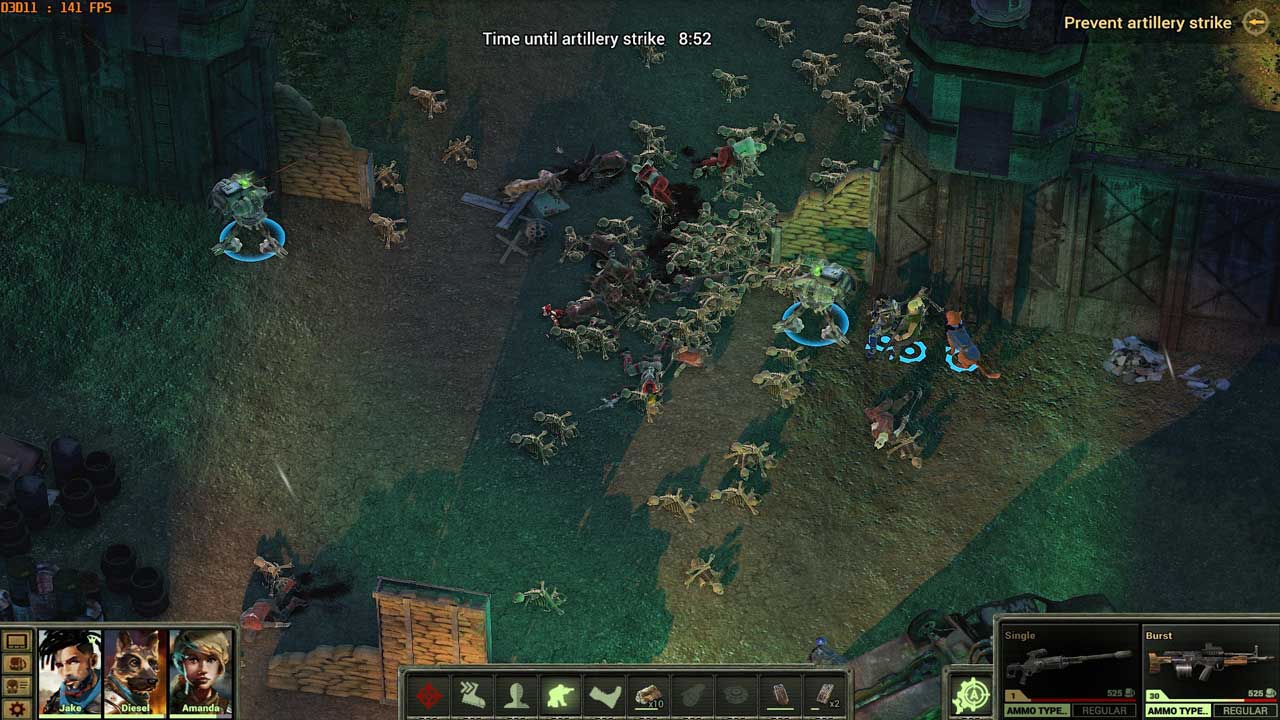The height and width of the screenshot is (720, 1280).
Task: Switch to the Burst machine gun
Action: (1210, 662)
